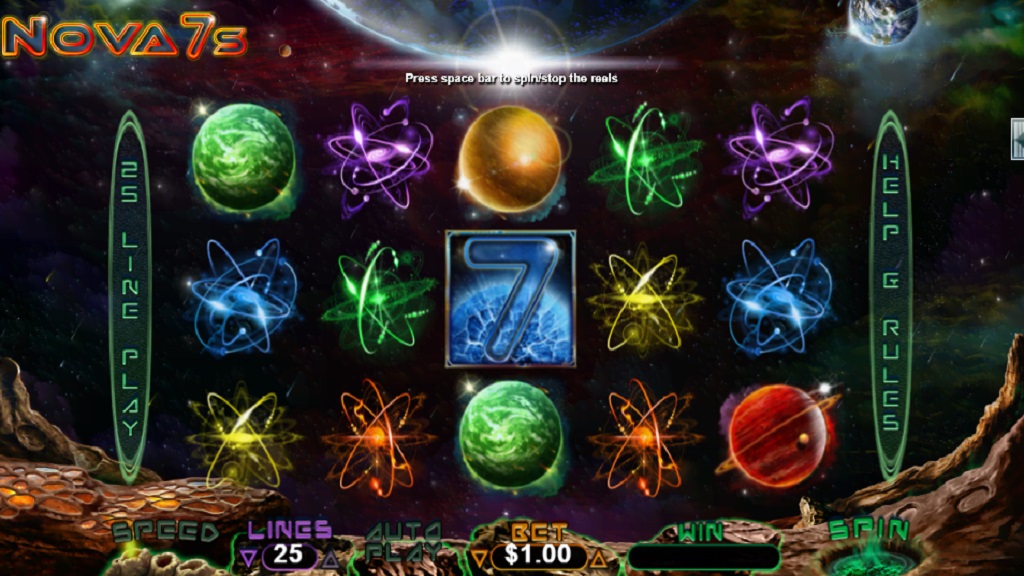Lower the bet amount

click(x=480, y=556)
